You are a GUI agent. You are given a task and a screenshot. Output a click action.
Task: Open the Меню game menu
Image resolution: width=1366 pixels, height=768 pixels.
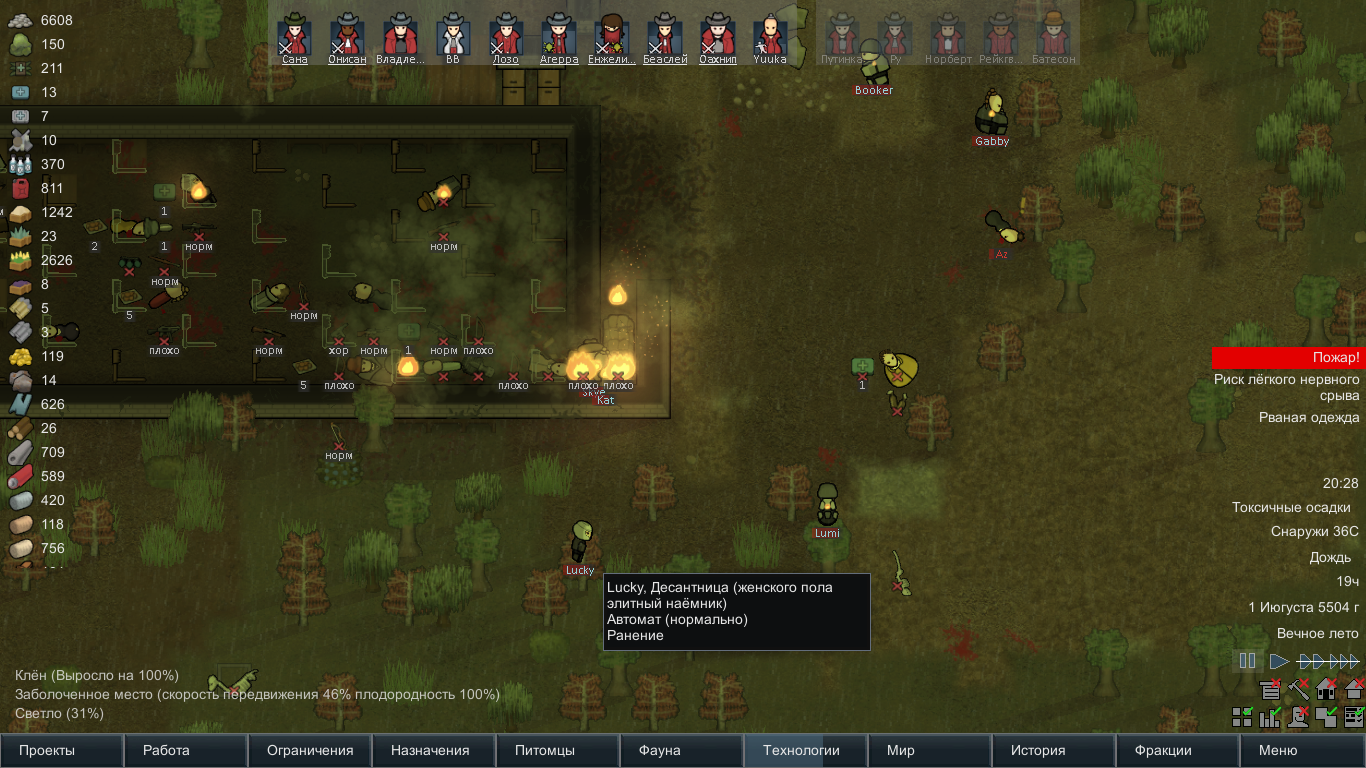click(1302, 750)
